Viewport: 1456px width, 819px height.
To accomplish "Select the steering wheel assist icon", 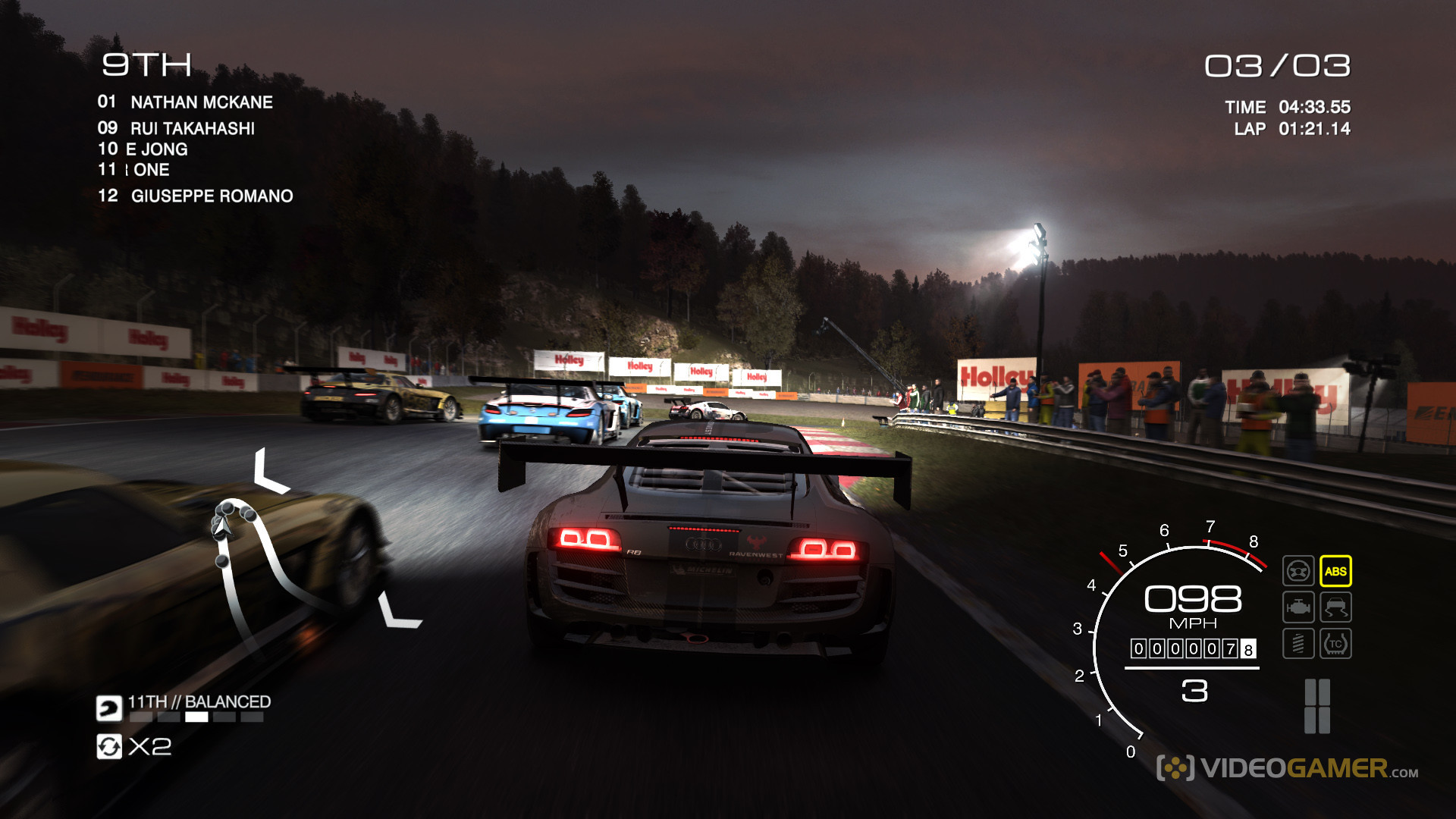I will (1298, 571).
